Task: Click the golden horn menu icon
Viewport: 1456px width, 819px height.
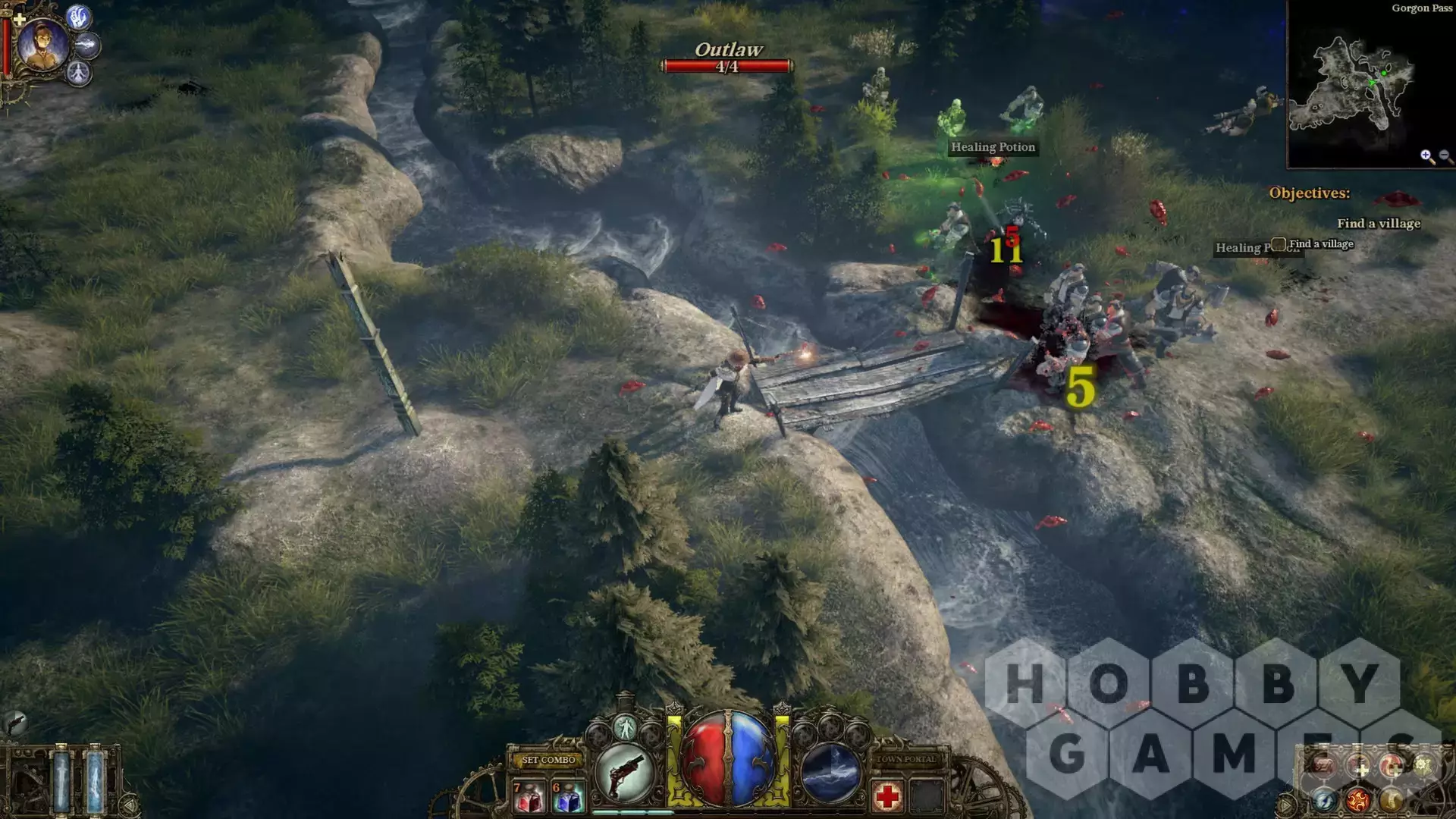Action: point(1391,799)
